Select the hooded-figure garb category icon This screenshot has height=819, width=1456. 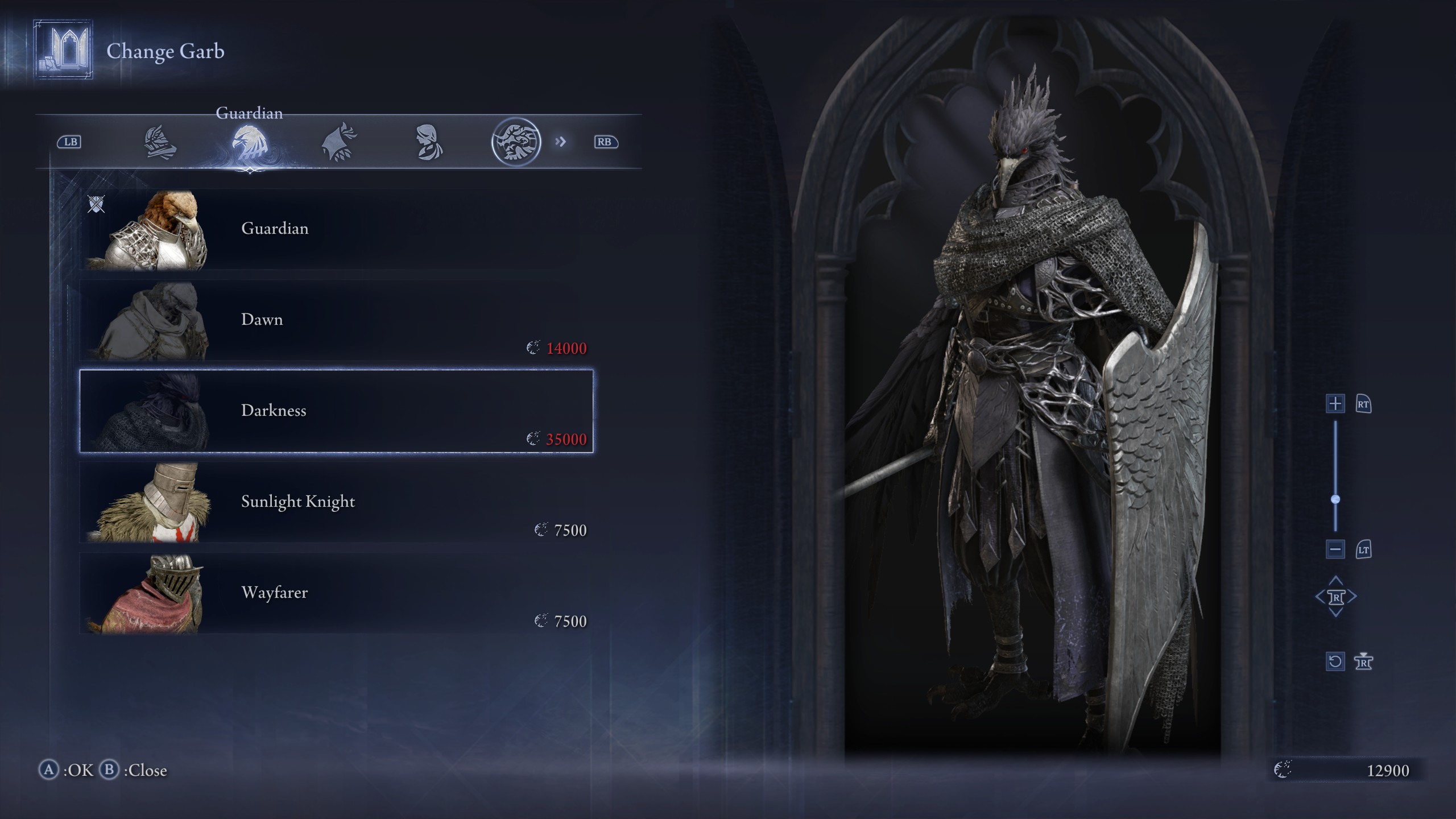tap(429, 142)
